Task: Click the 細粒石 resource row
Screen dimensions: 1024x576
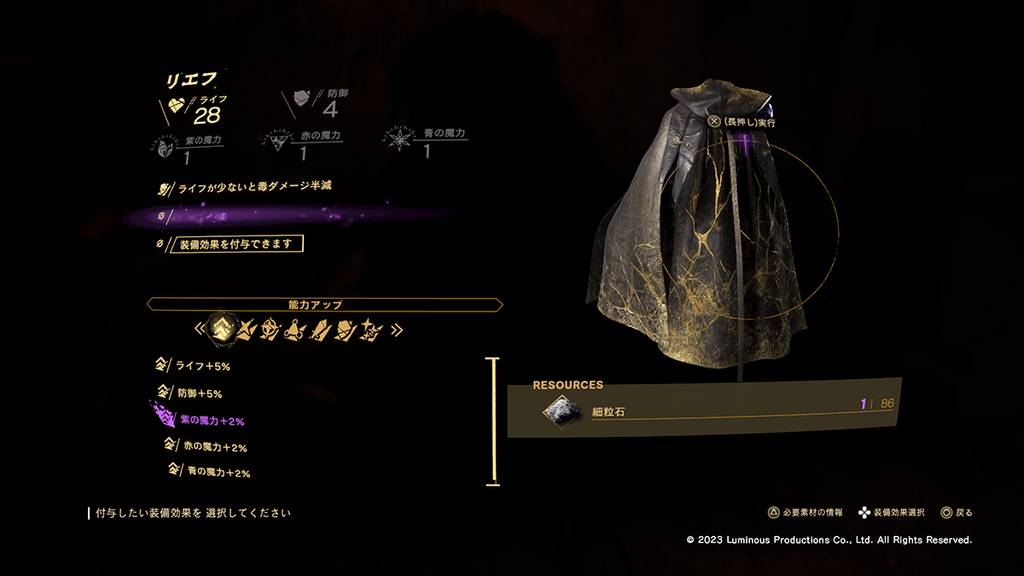Action: (704, 408)
